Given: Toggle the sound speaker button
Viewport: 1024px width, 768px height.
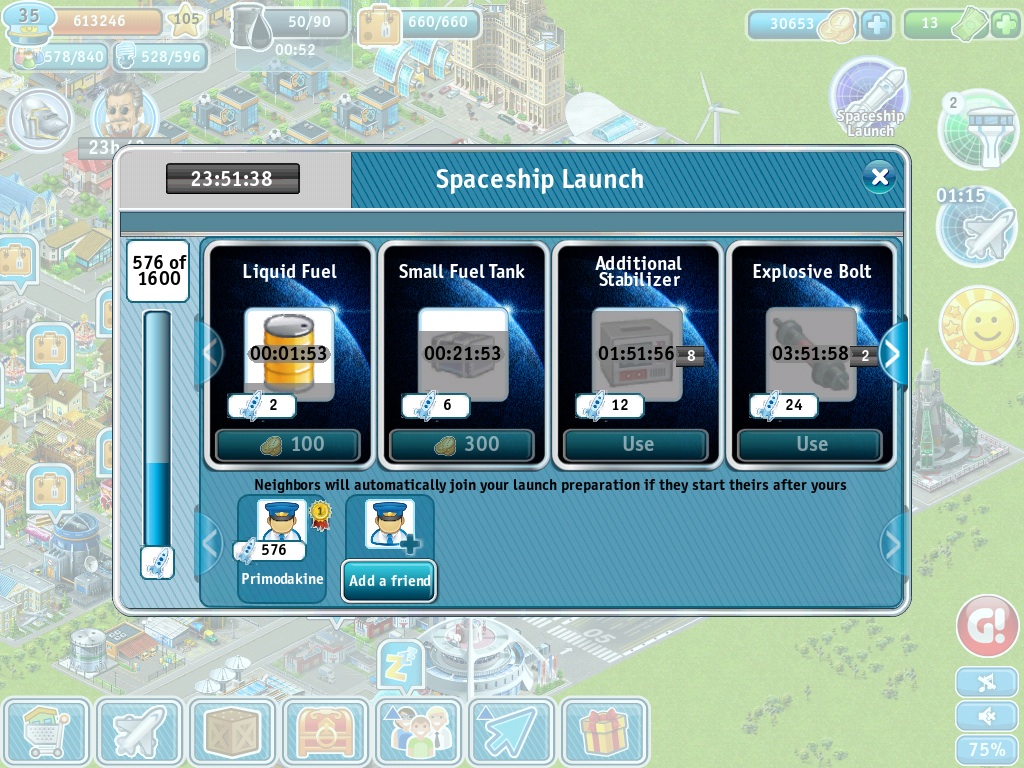Looking at the screenshot, I should point(986,716).
